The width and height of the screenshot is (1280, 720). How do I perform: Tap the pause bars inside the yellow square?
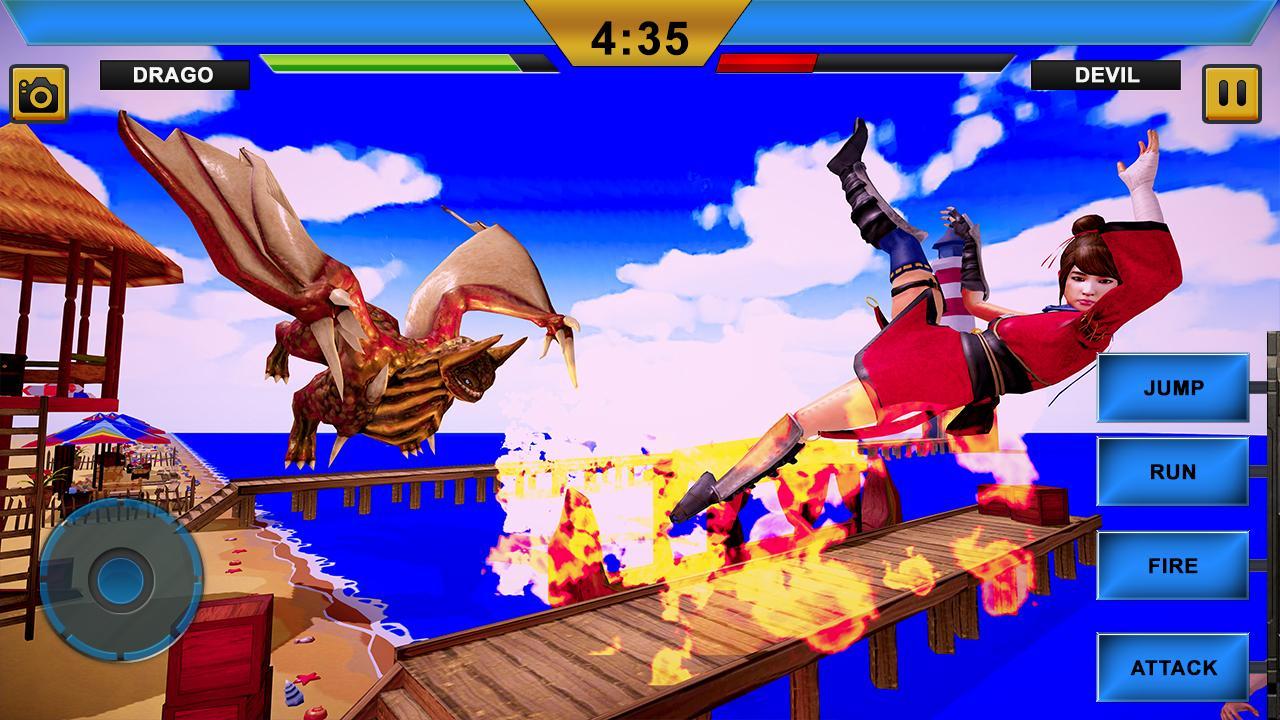1231,91
